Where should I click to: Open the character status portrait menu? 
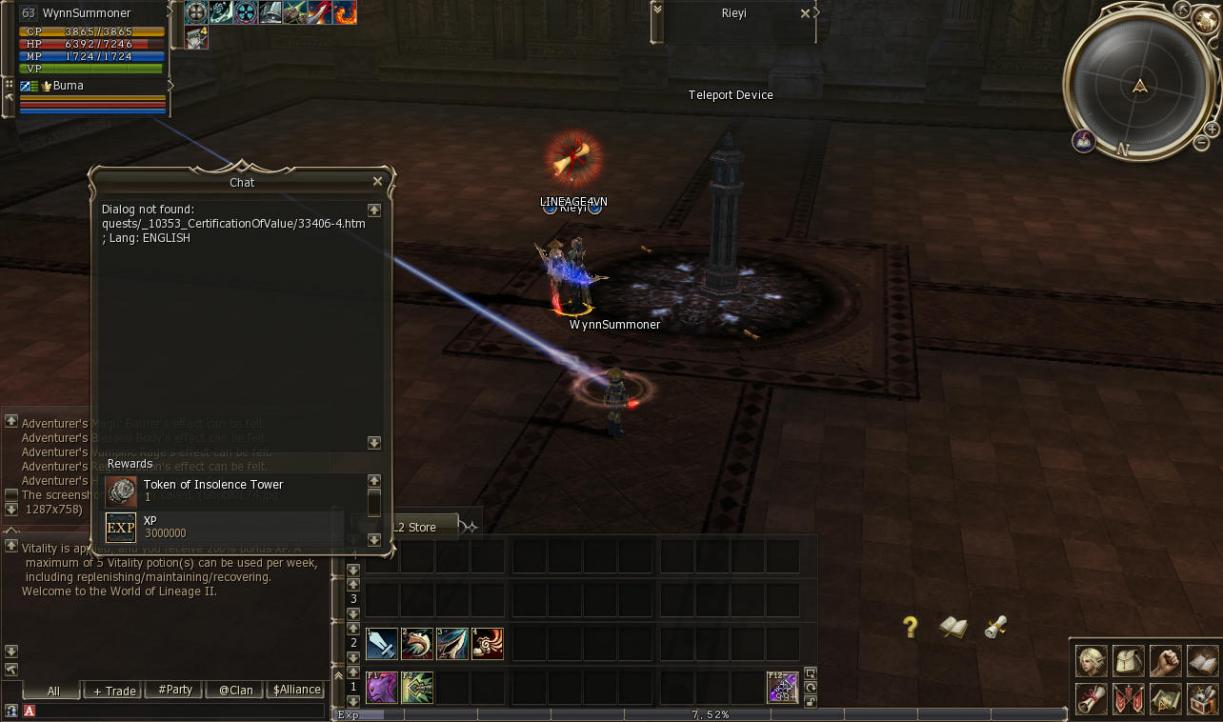[x=1091, y=661]
